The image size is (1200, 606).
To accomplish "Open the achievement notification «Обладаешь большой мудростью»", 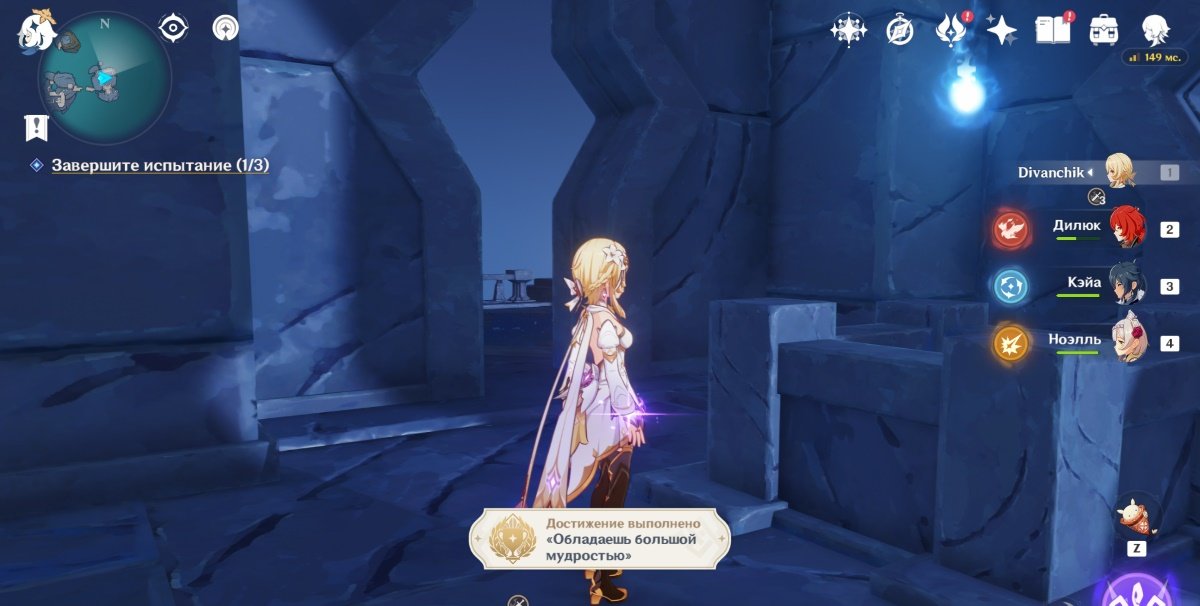I will (x=601, y=539).
